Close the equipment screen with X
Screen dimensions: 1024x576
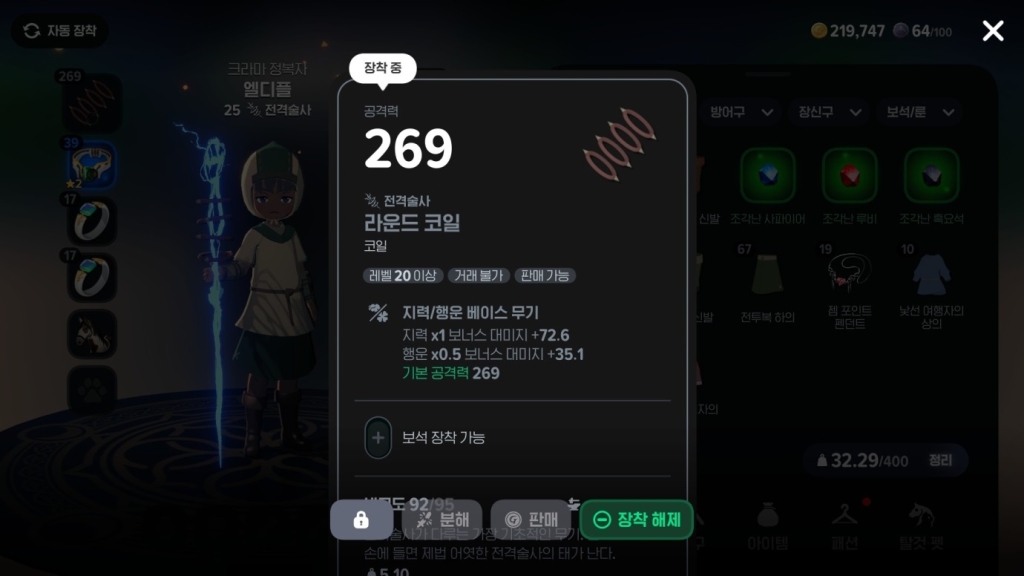[992, 31]
